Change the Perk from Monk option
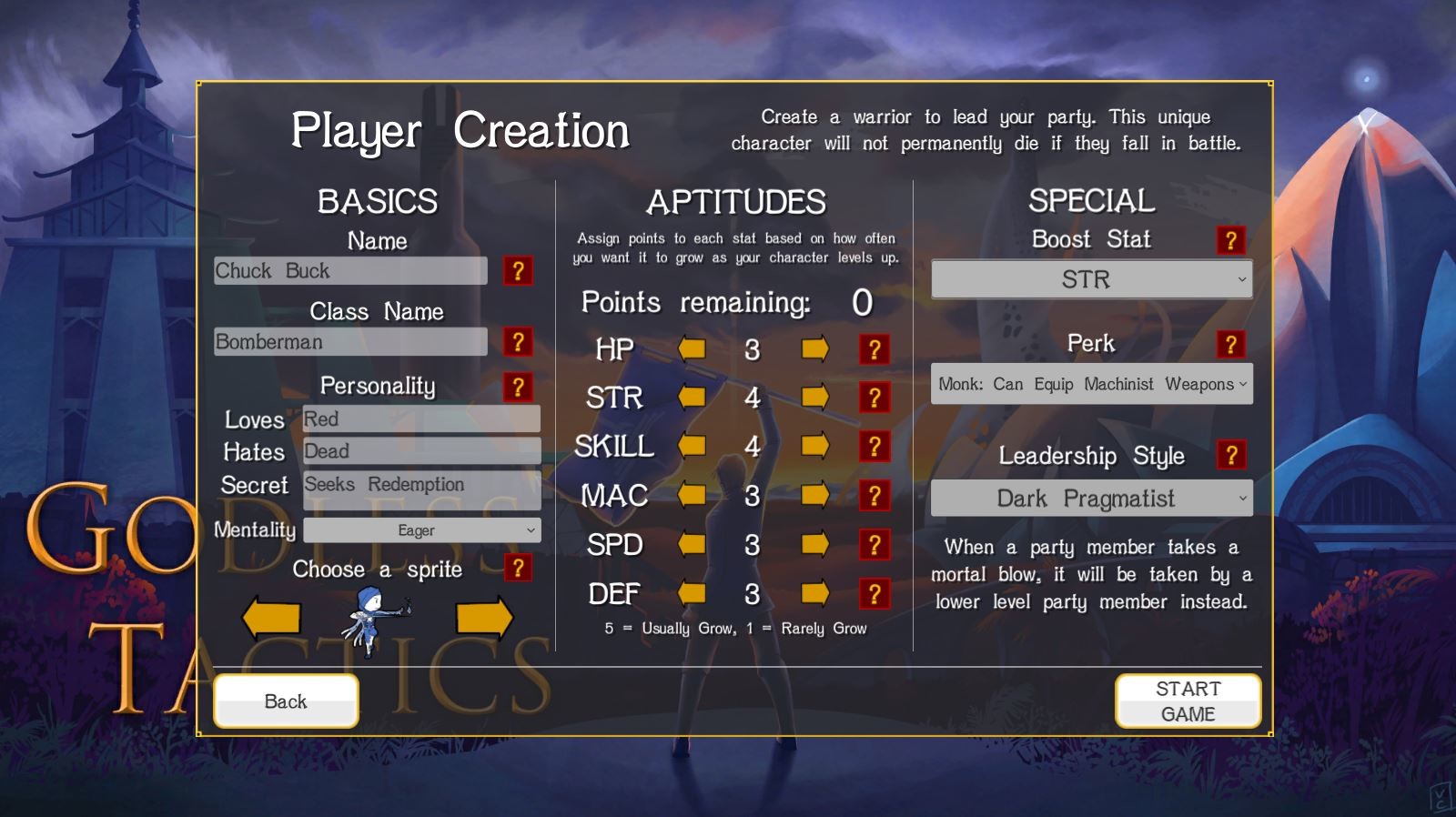The height and width of the screenshot is (817, 1456). pyautogui.click(x=1091, y=384)
